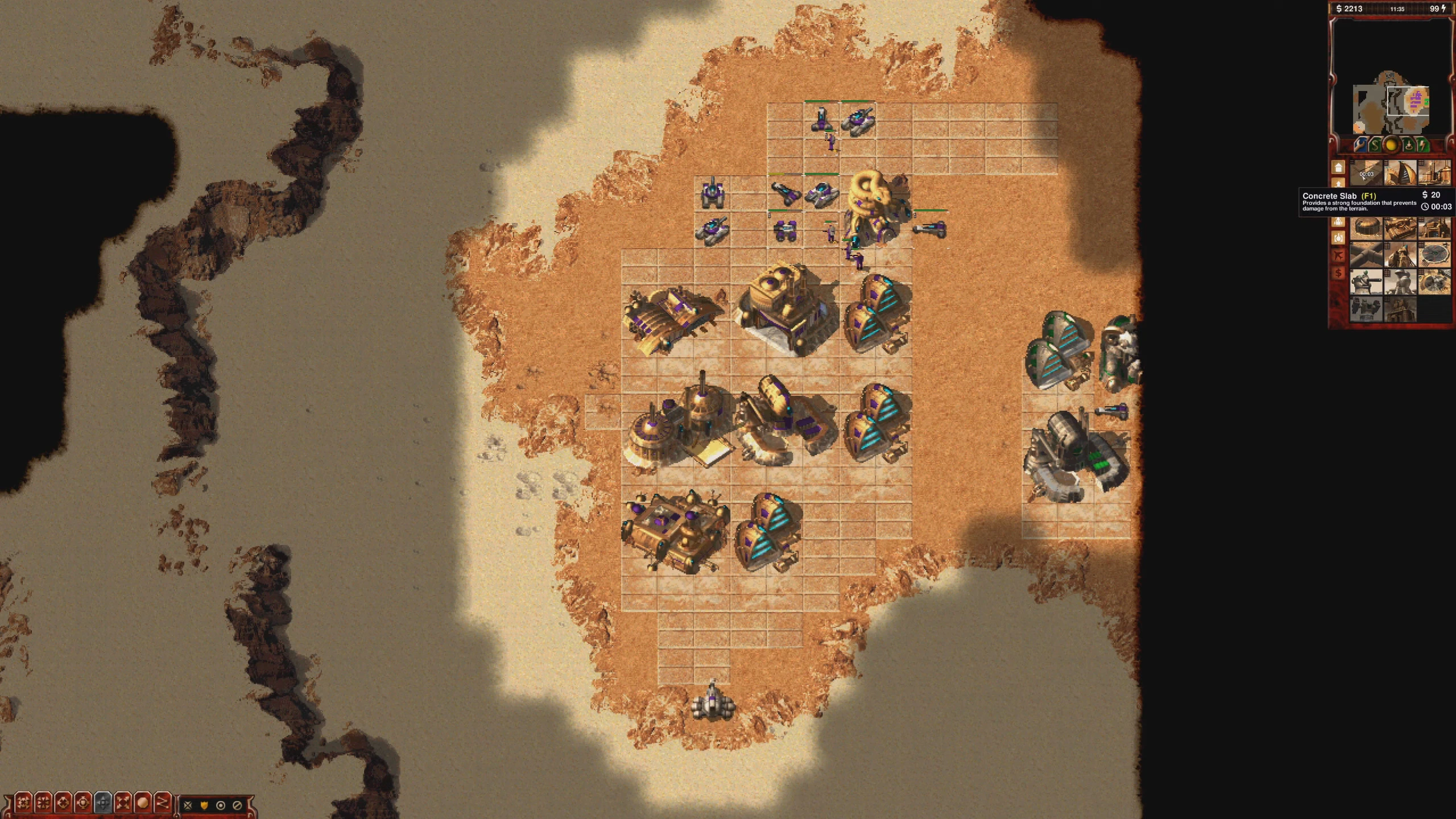Viewport: 1456px width, 819px height.
Task: Toggle the lightning bolt power button
Action: coord(1423,146)
